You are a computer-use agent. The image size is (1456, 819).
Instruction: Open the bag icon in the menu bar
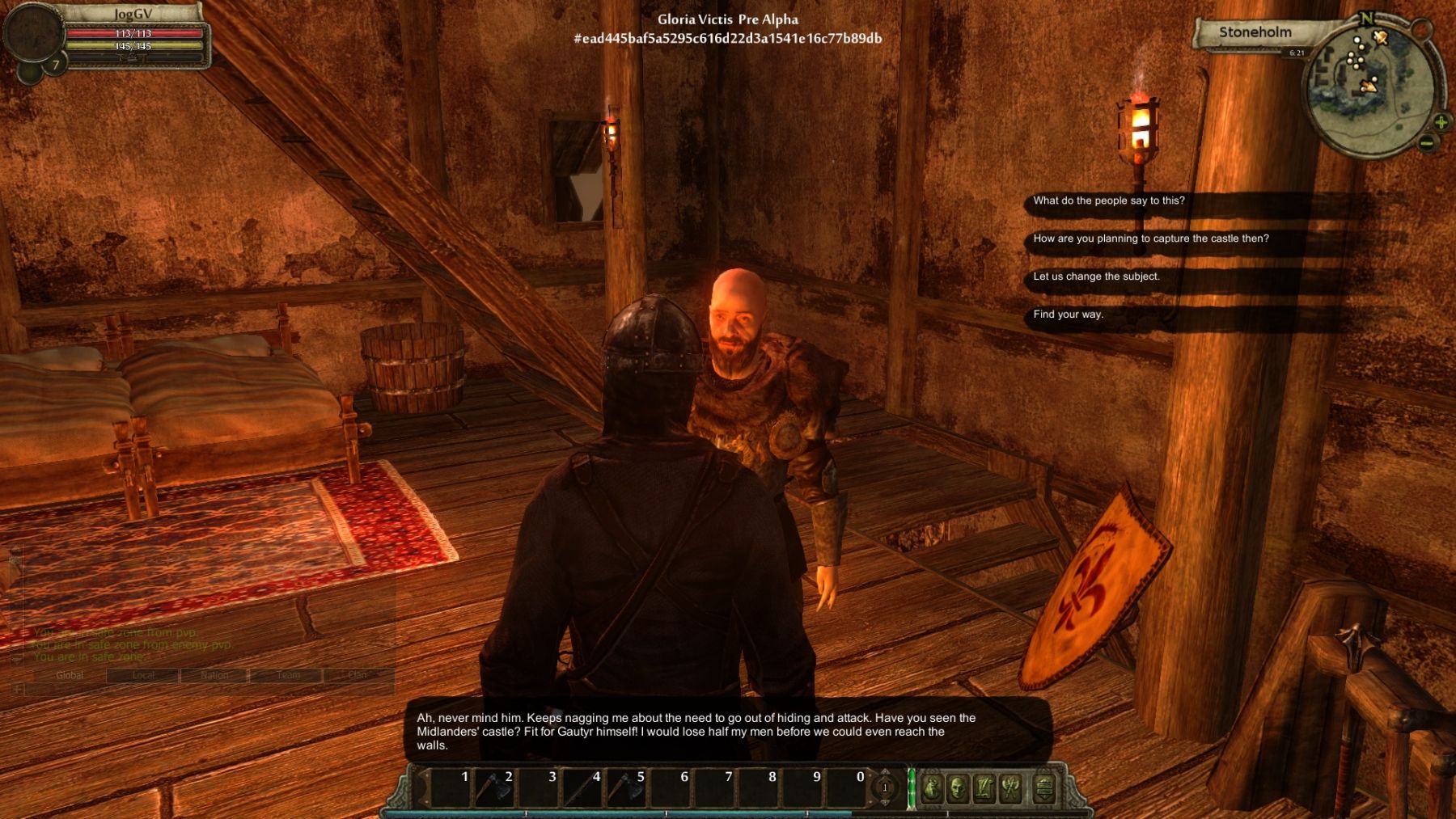click(x=931, y=788)
